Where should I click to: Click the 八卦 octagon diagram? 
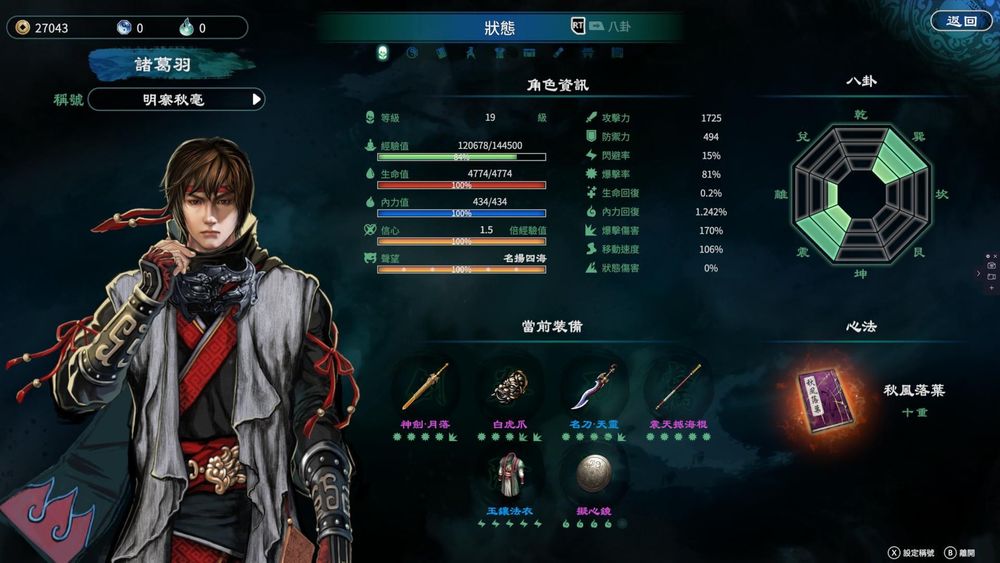tap(860, 192)
